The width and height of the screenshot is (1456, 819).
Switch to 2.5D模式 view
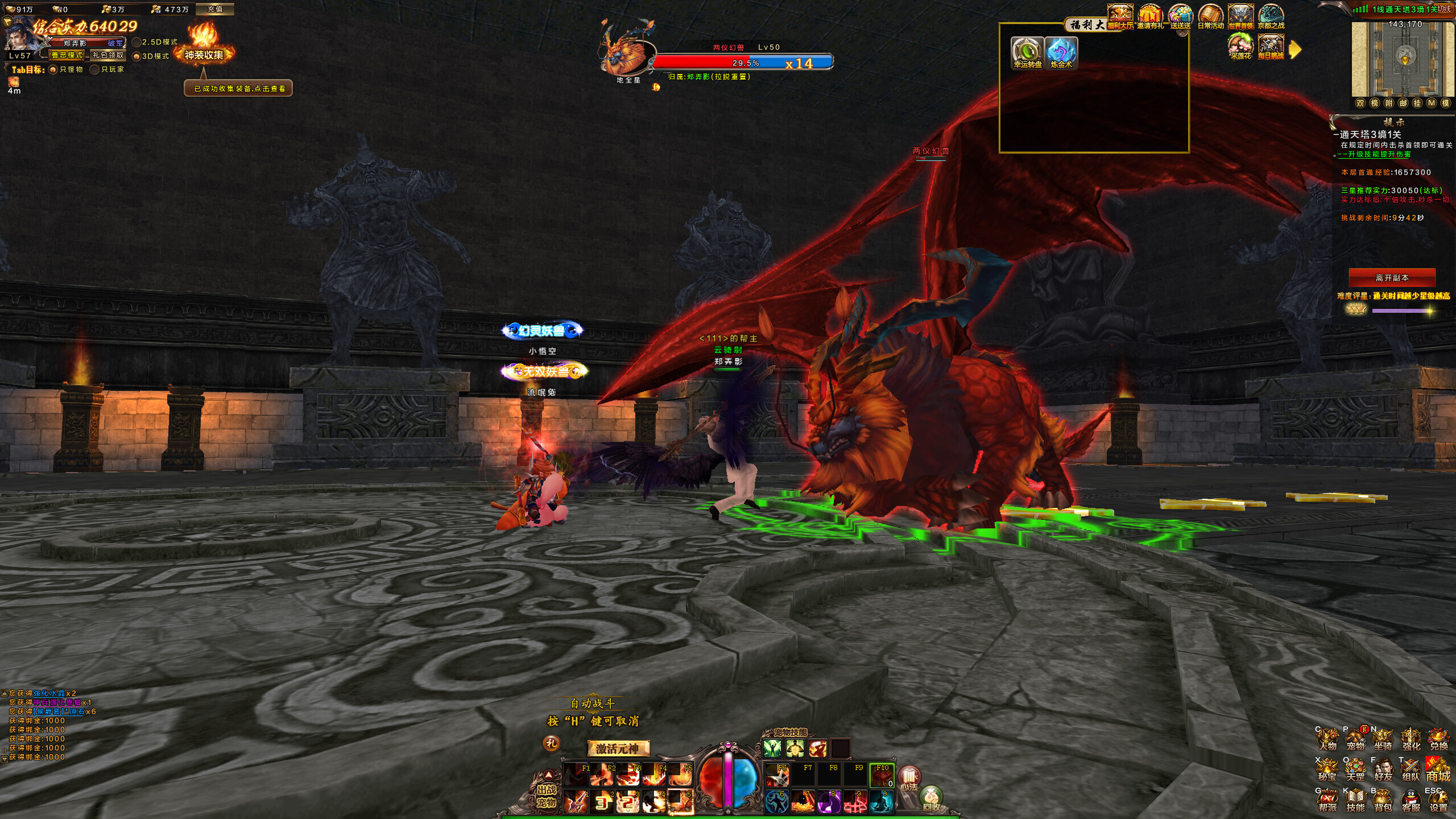click(x=137, y=42)
